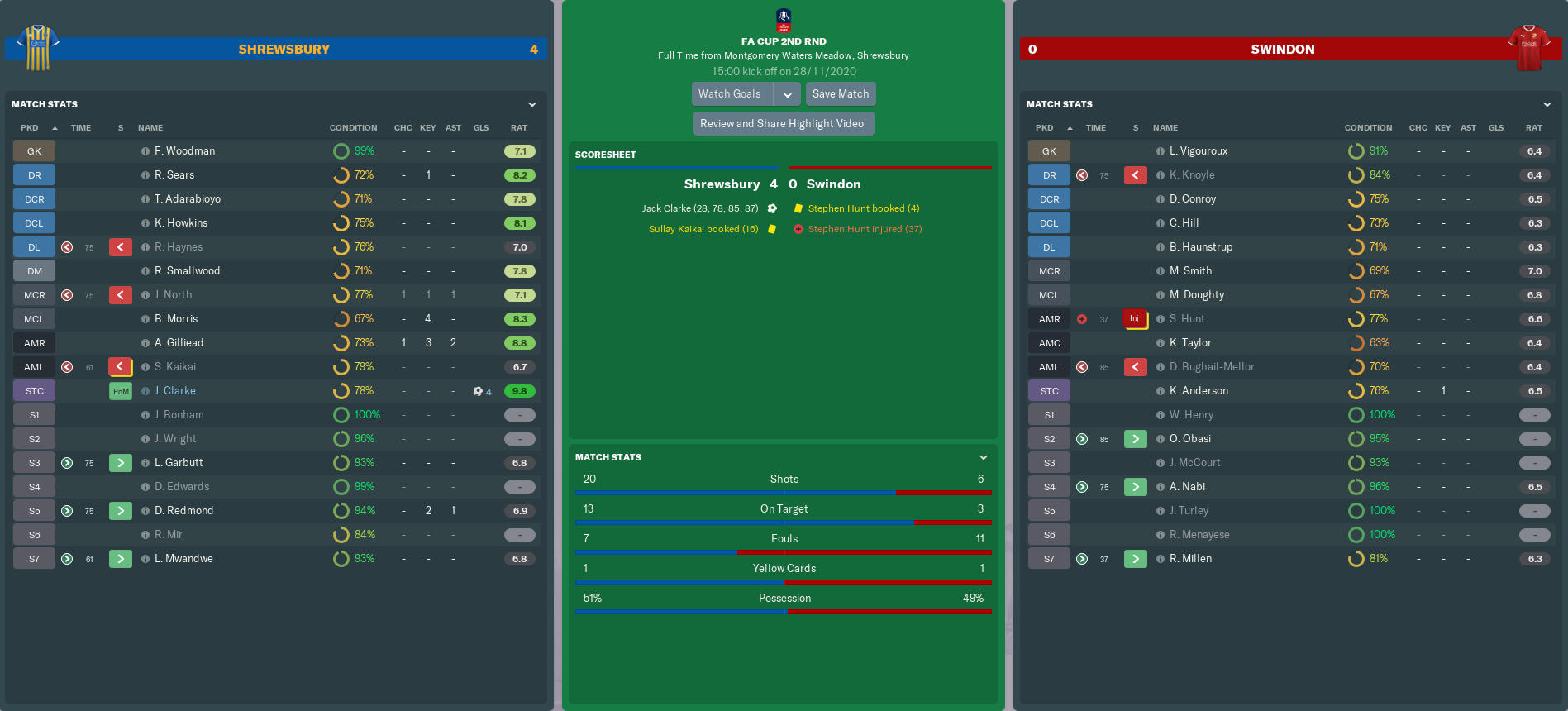Sort Shrewsbury players by RAT column
This screenshot has width=1568, height=711.
[x=519, y=128]
